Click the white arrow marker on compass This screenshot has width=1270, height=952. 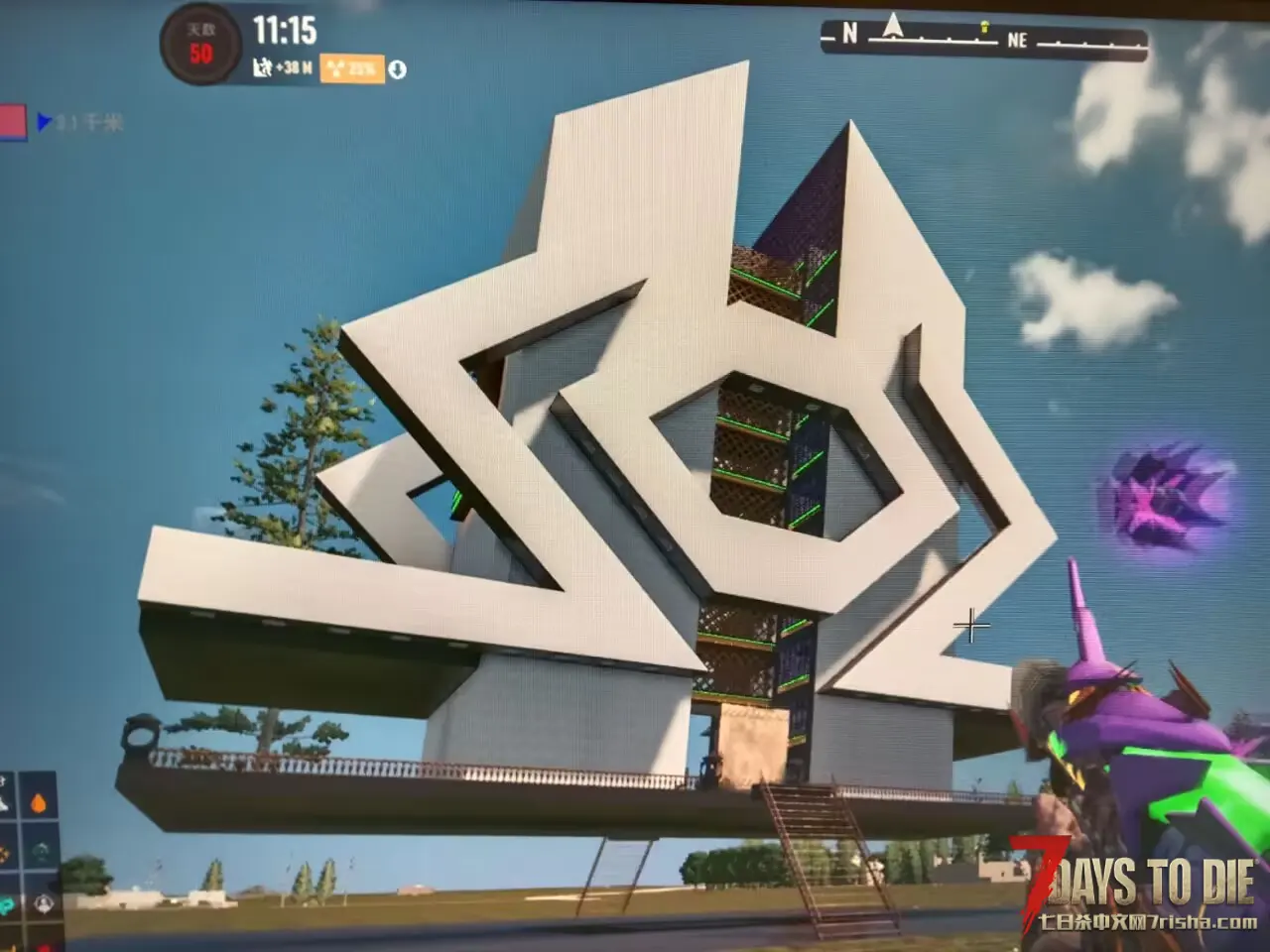tap(893, 24)
